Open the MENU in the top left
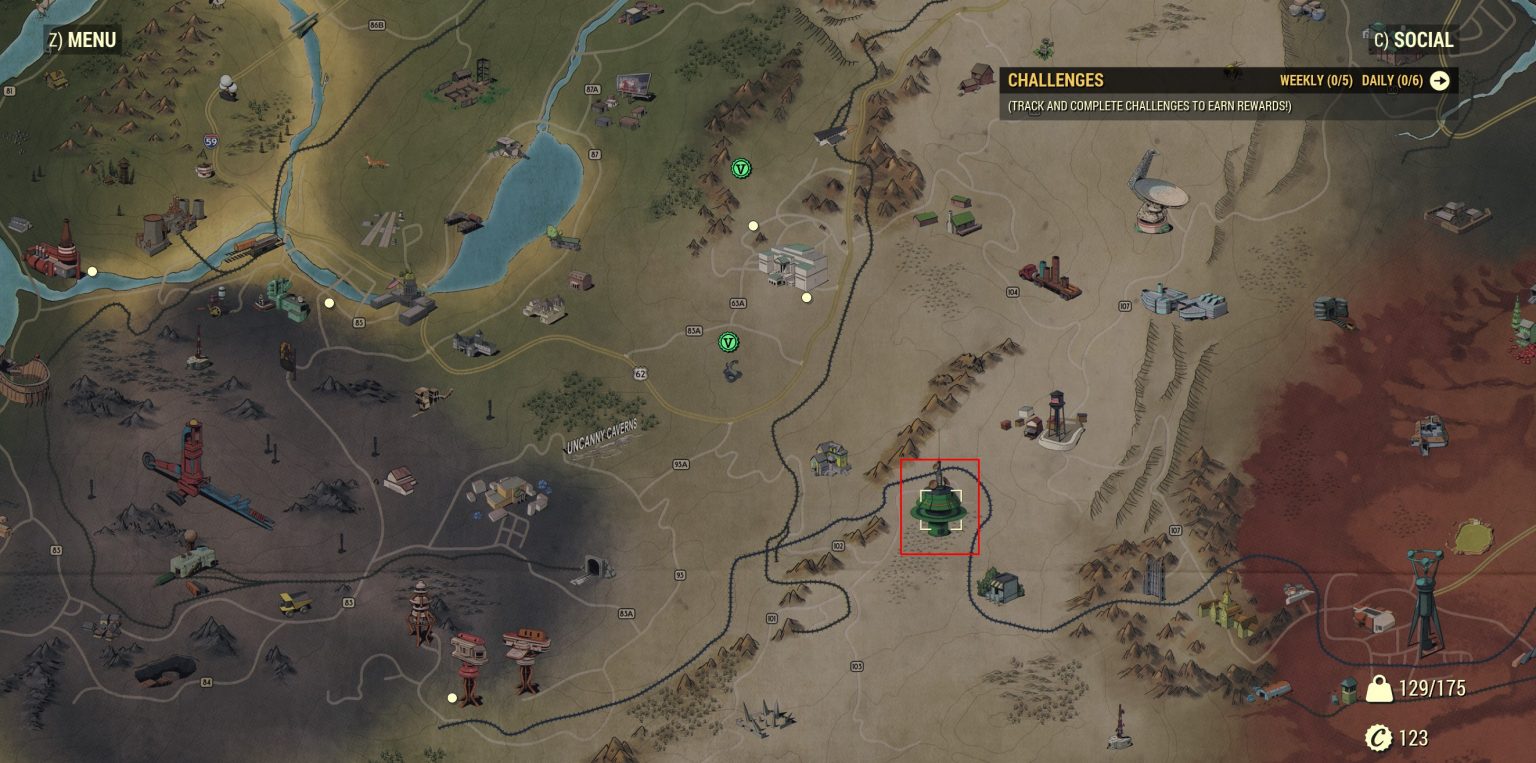Screen dimensions: 1536x763 (x=80, y=40)
